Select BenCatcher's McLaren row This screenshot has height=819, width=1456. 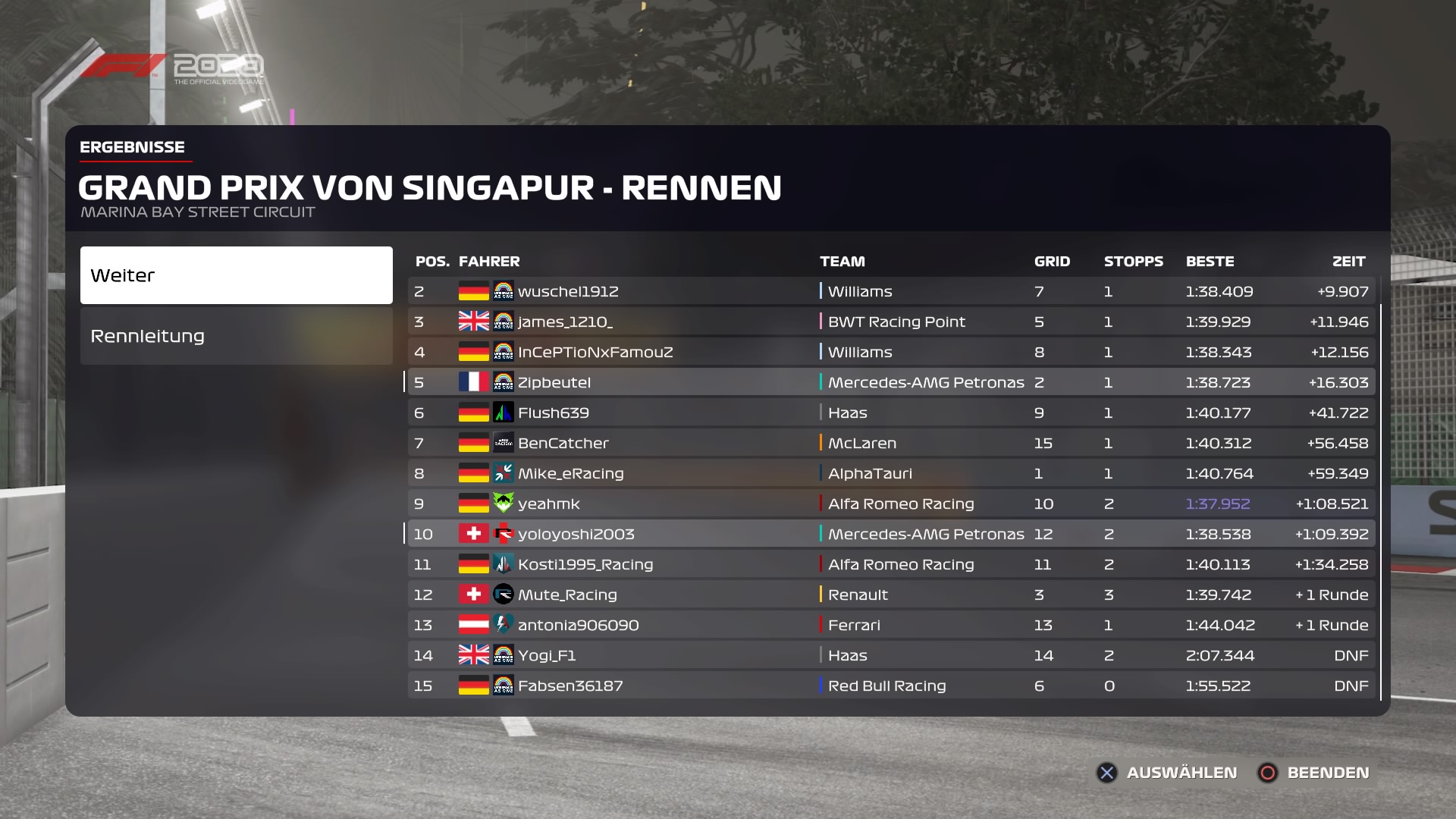[x=891, y=443]
